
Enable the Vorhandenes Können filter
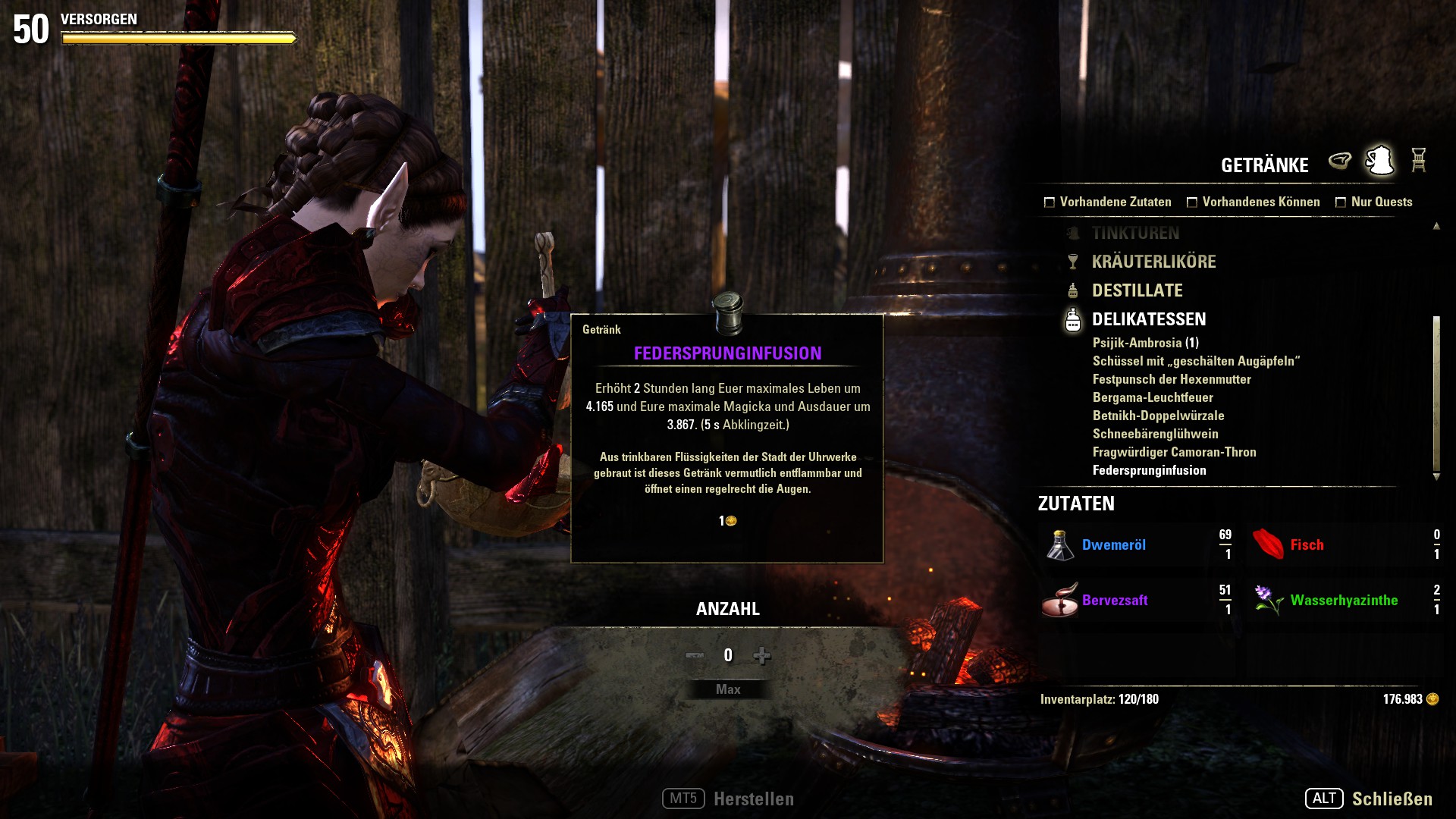tap(1192, 202)
